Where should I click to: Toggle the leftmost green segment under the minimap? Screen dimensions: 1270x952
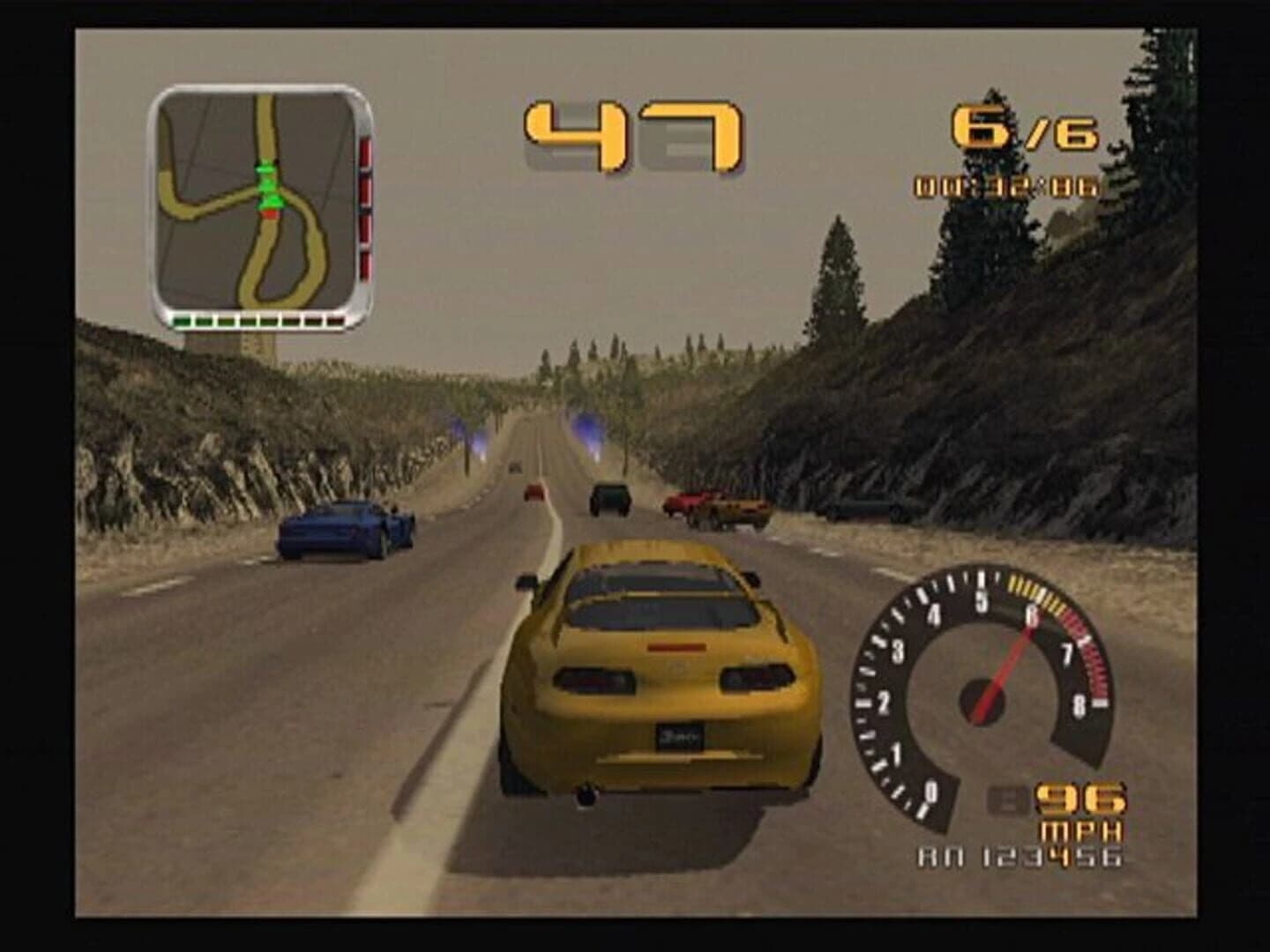(183, 320)
